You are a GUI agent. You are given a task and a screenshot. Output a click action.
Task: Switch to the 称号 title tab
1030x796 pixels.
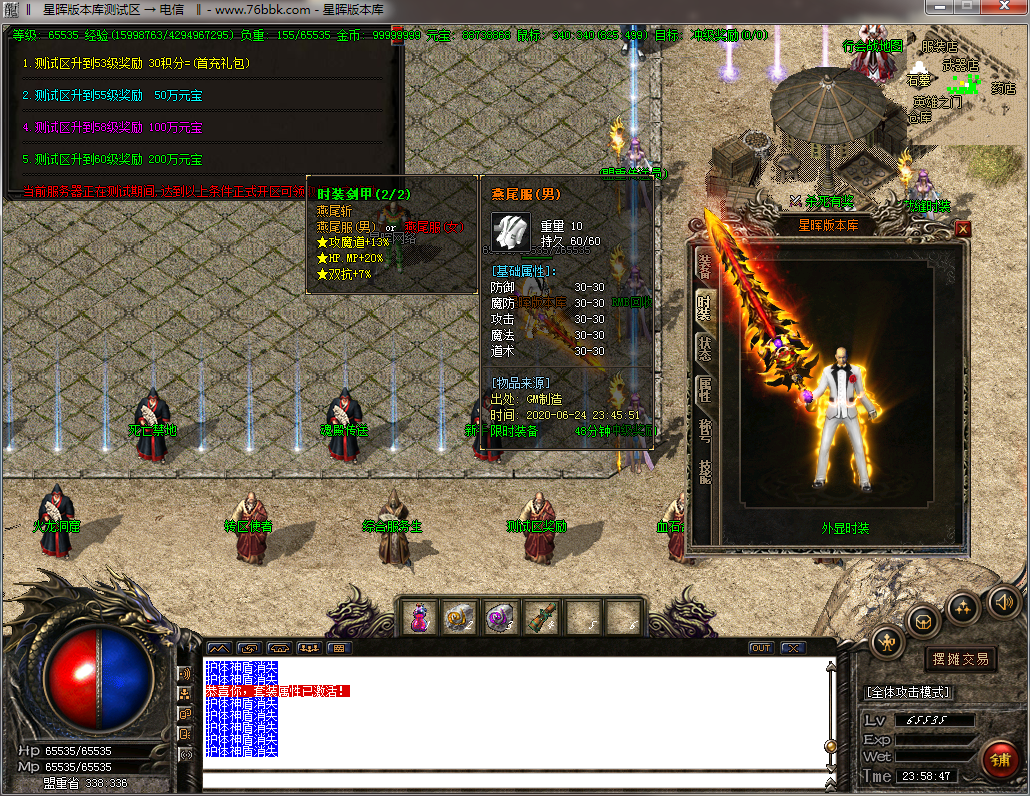tap(704, 430)
